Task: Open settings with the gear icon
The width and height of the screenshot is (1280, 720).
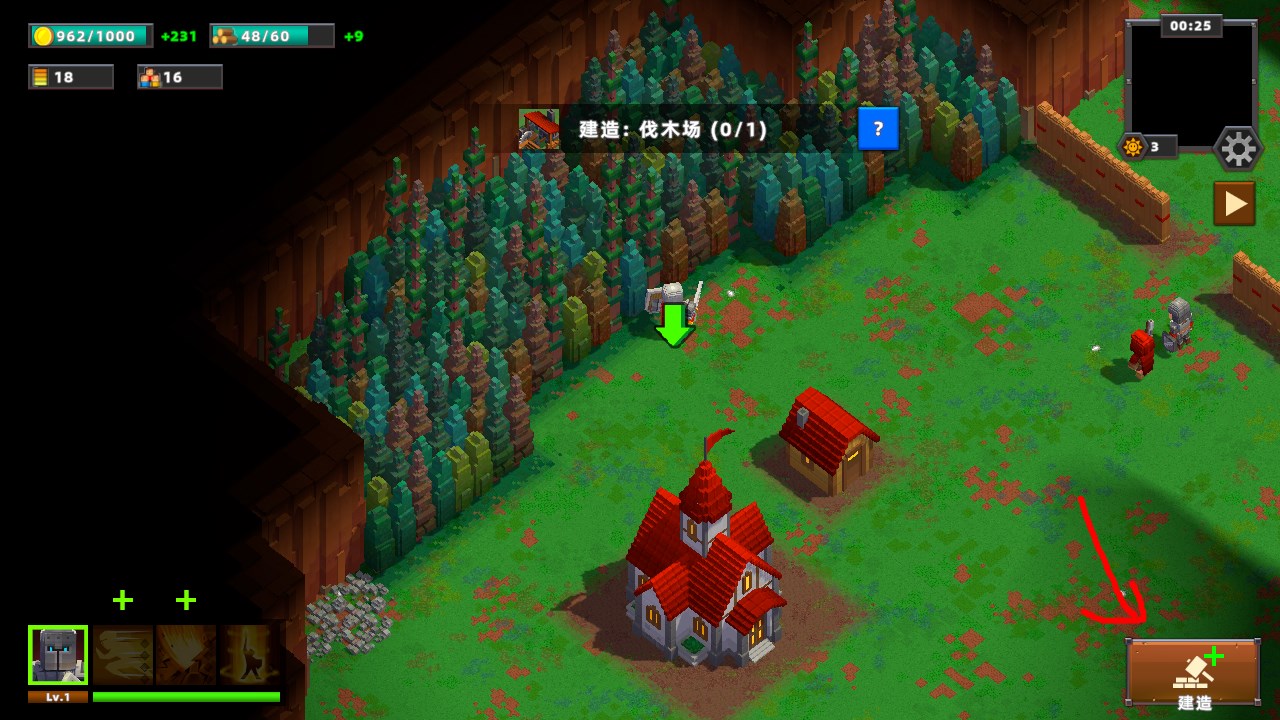Action: pyautogui.click(x=1237, y=150)
